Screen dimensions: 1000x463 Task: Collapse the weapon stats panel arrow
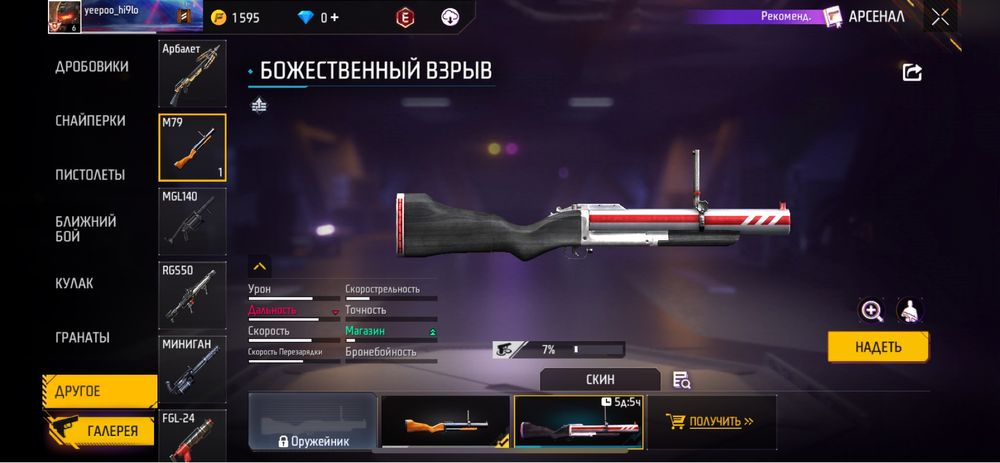pos(259,267)
